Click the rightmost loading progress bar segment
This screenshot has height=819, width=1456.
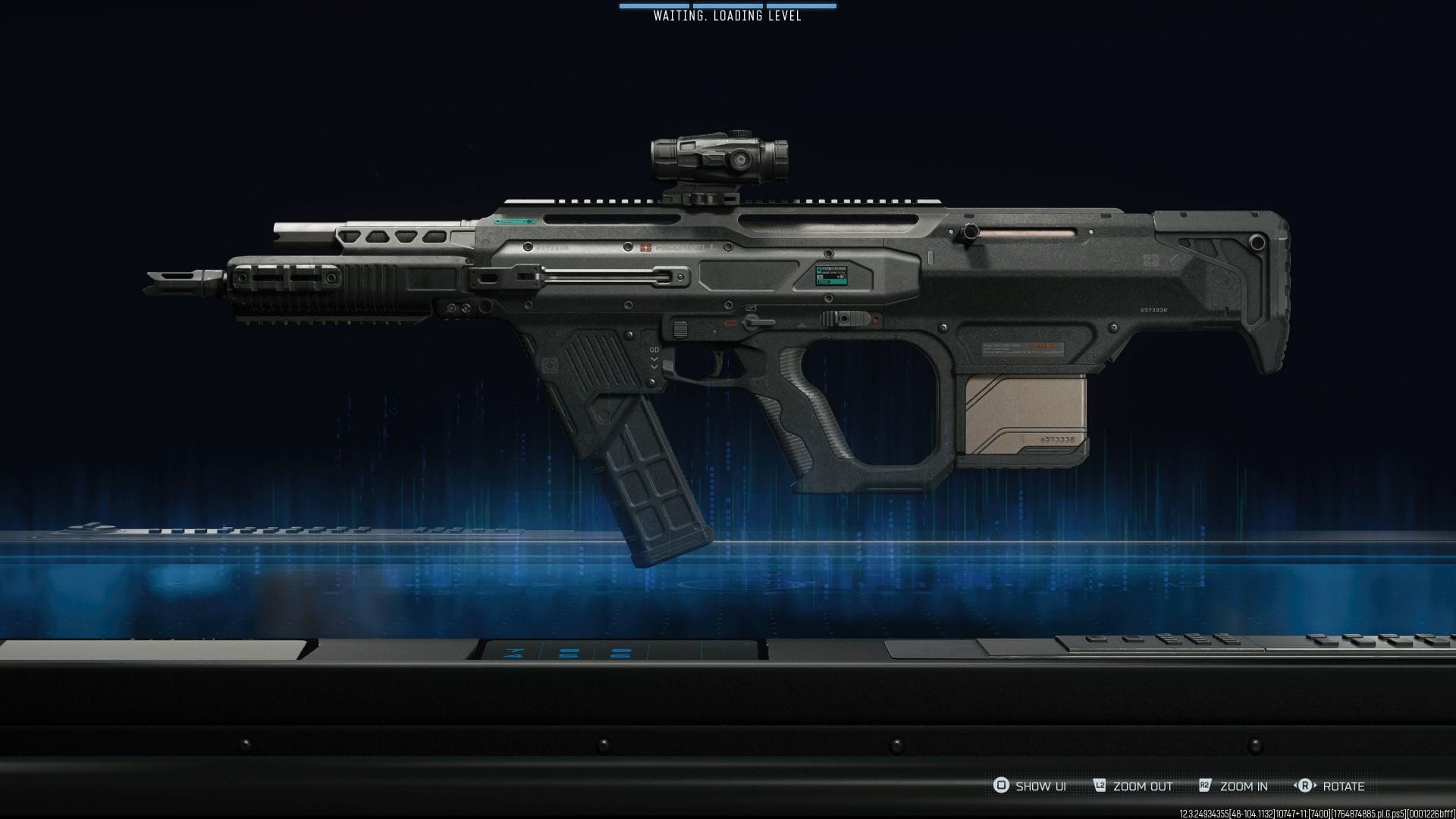(x=802, y=6)
